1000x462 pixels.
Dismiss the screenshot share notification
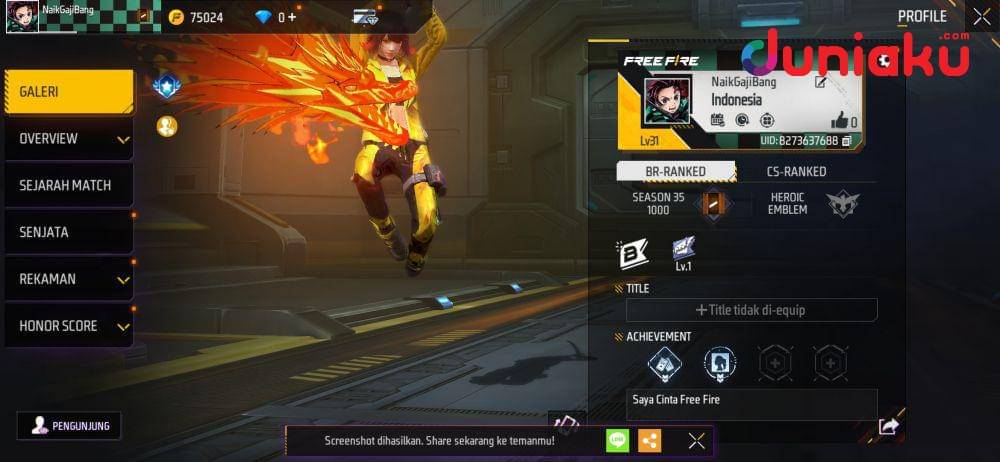[697, 440]
